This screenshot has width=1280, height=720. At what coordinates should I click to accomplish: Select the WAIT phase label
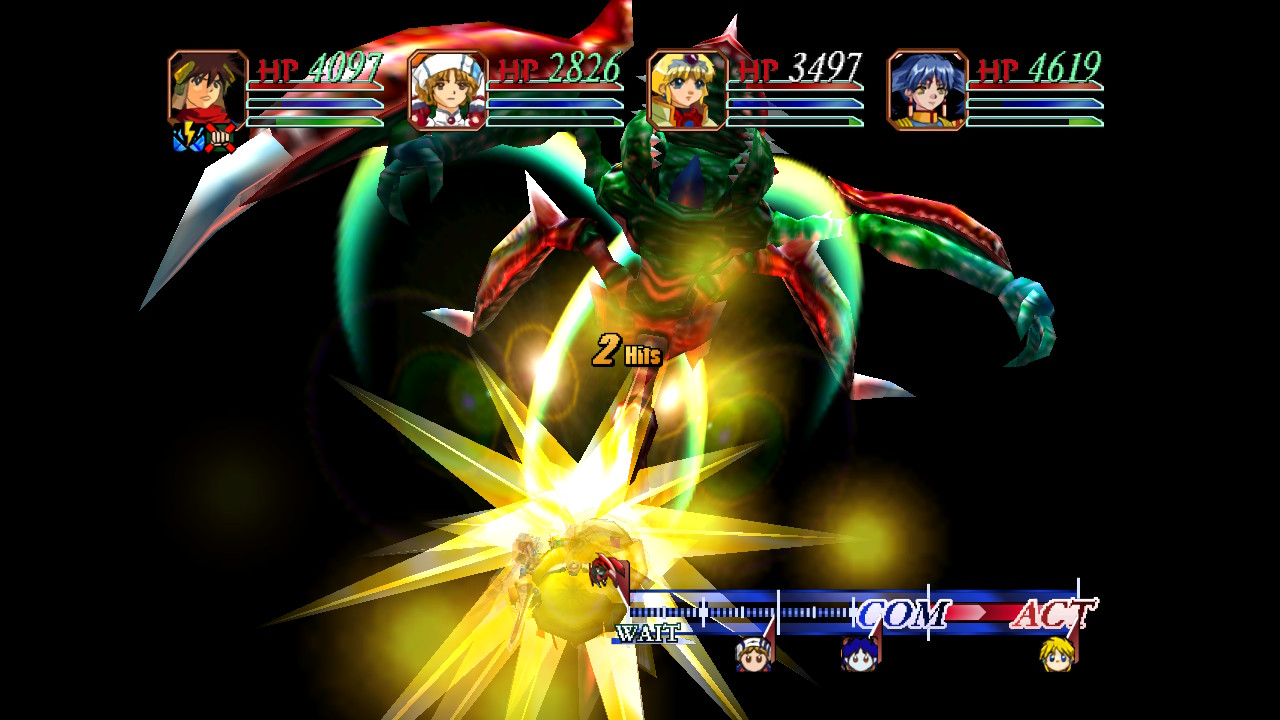click(x=648, y=630)
